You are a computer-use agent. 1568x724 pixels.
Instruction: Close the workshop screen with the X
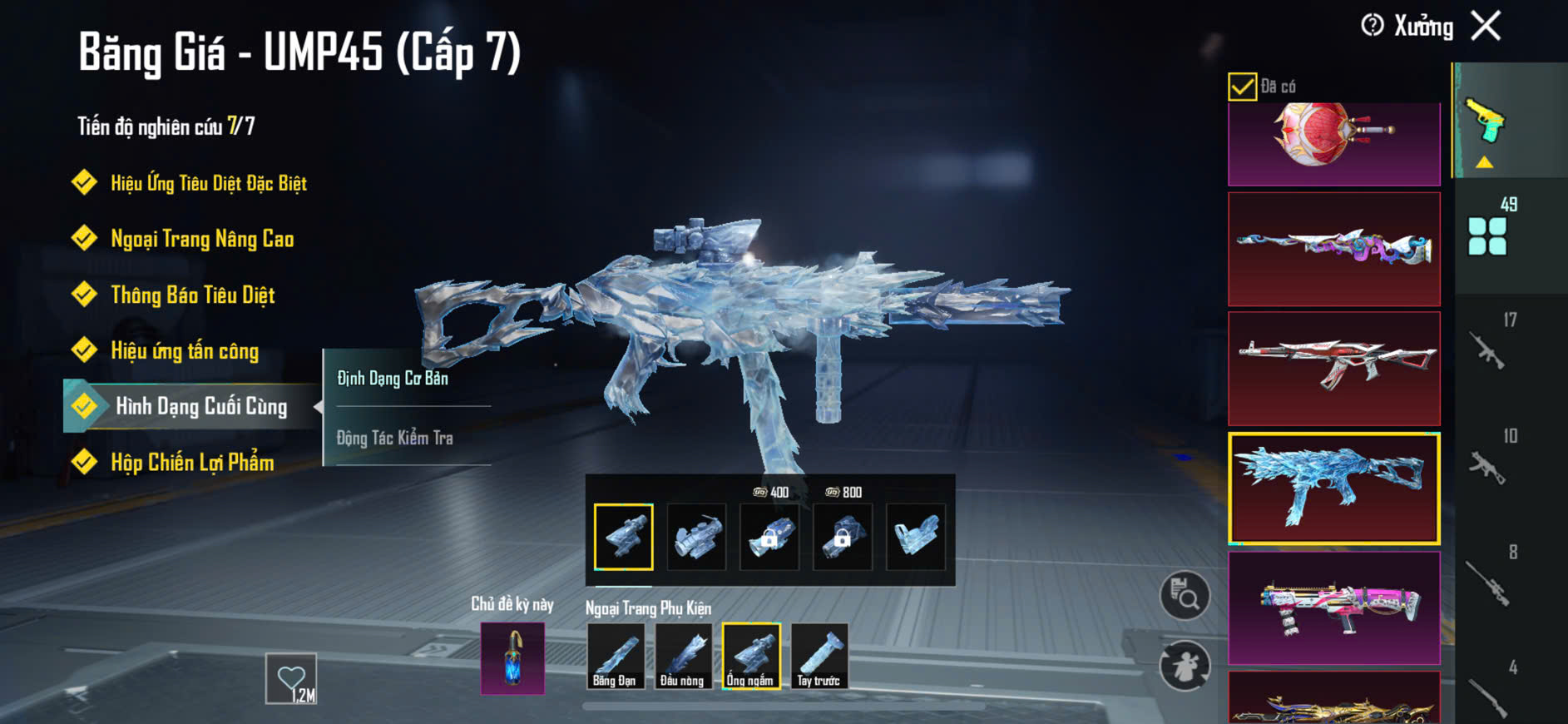coord(1486,26)
